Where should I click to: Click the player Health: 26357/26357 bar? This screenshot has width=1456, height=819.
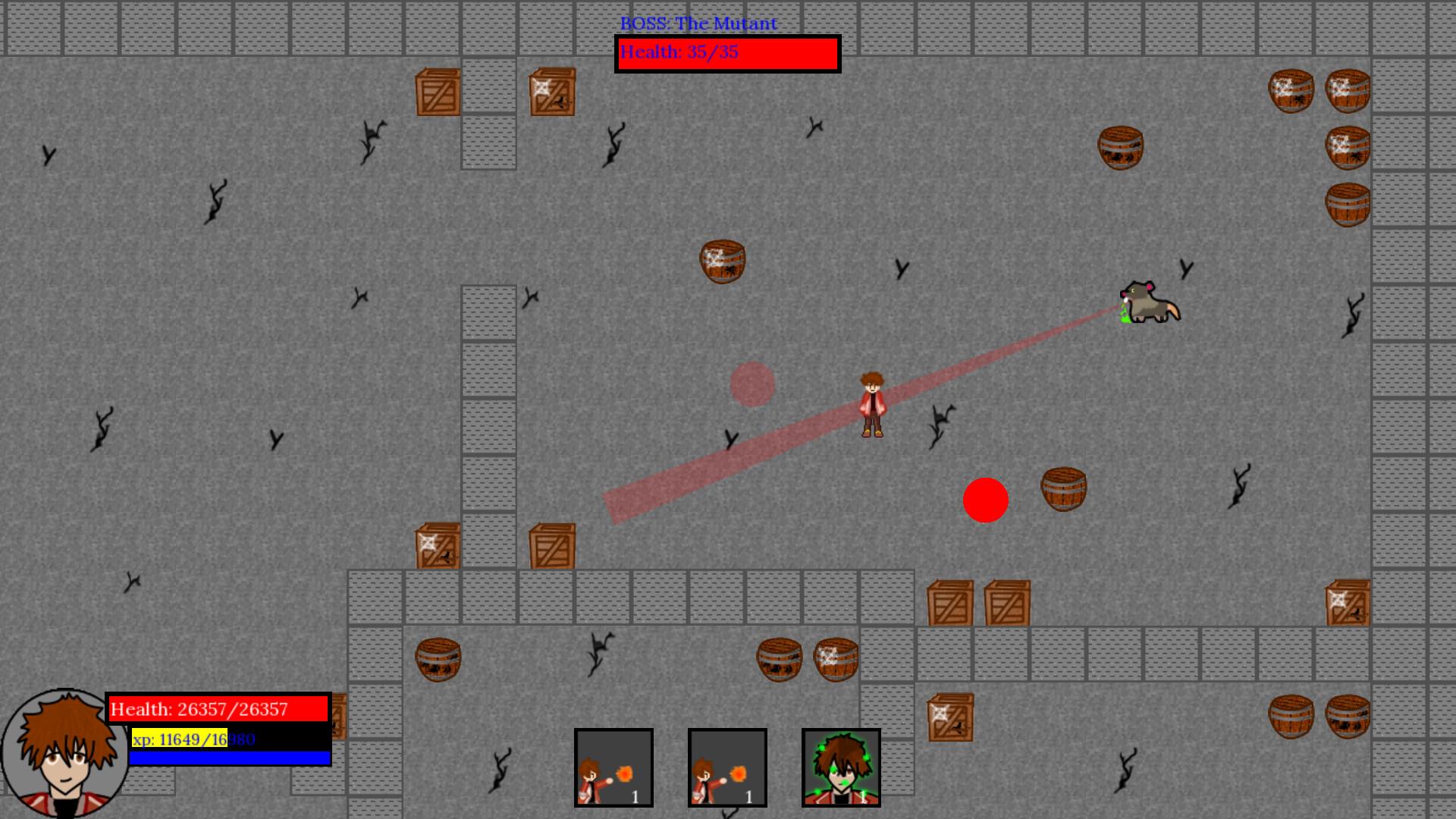[x=218, y=709]
